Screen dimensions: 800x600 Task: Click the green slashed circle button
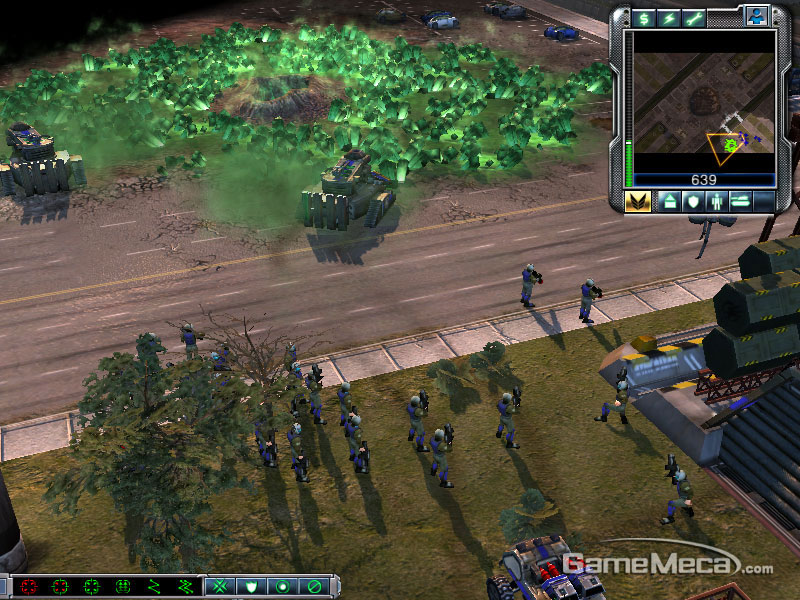(x=315, y=586)
